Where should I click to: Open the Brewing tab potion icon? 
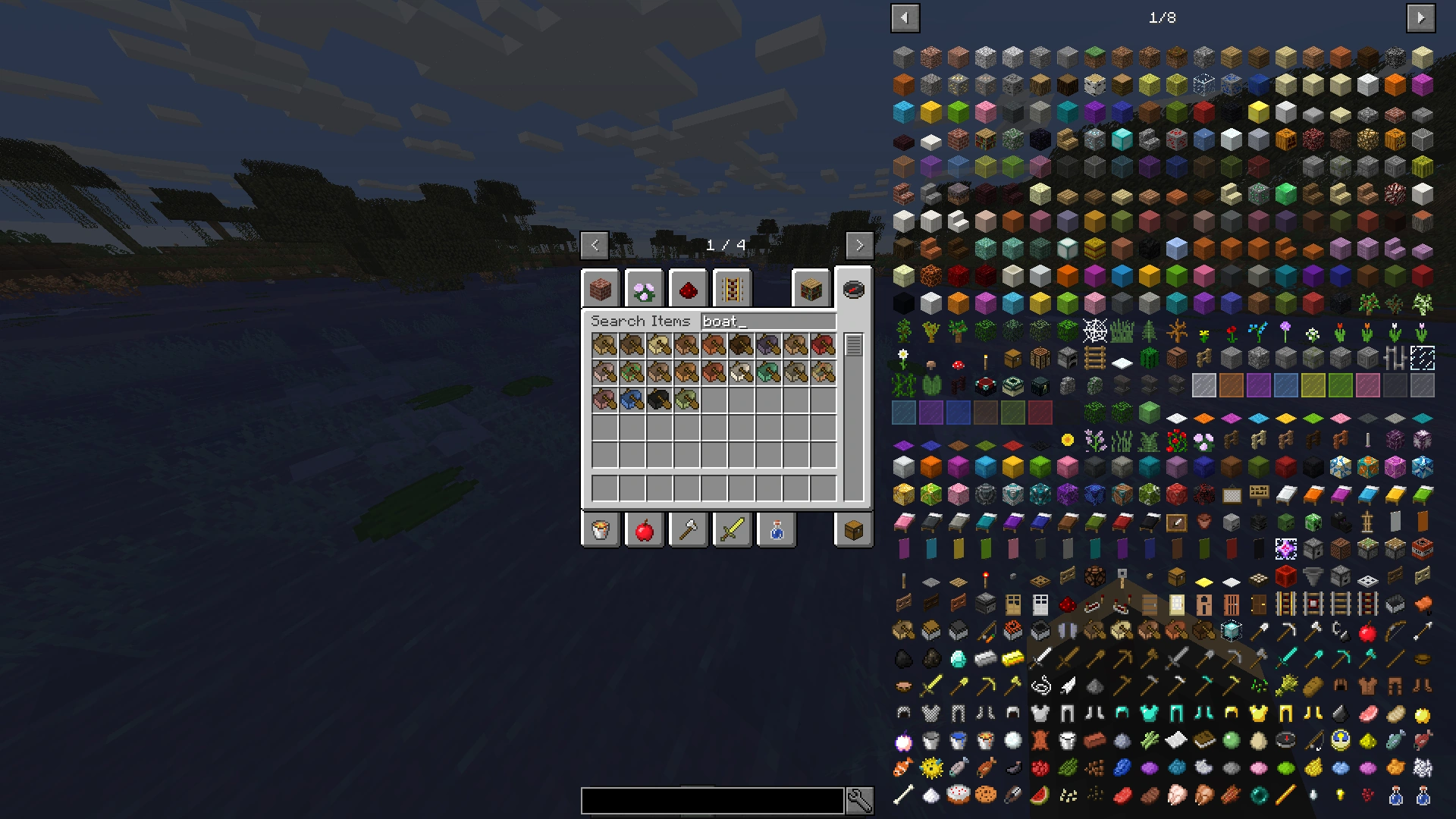click(776, 529)
